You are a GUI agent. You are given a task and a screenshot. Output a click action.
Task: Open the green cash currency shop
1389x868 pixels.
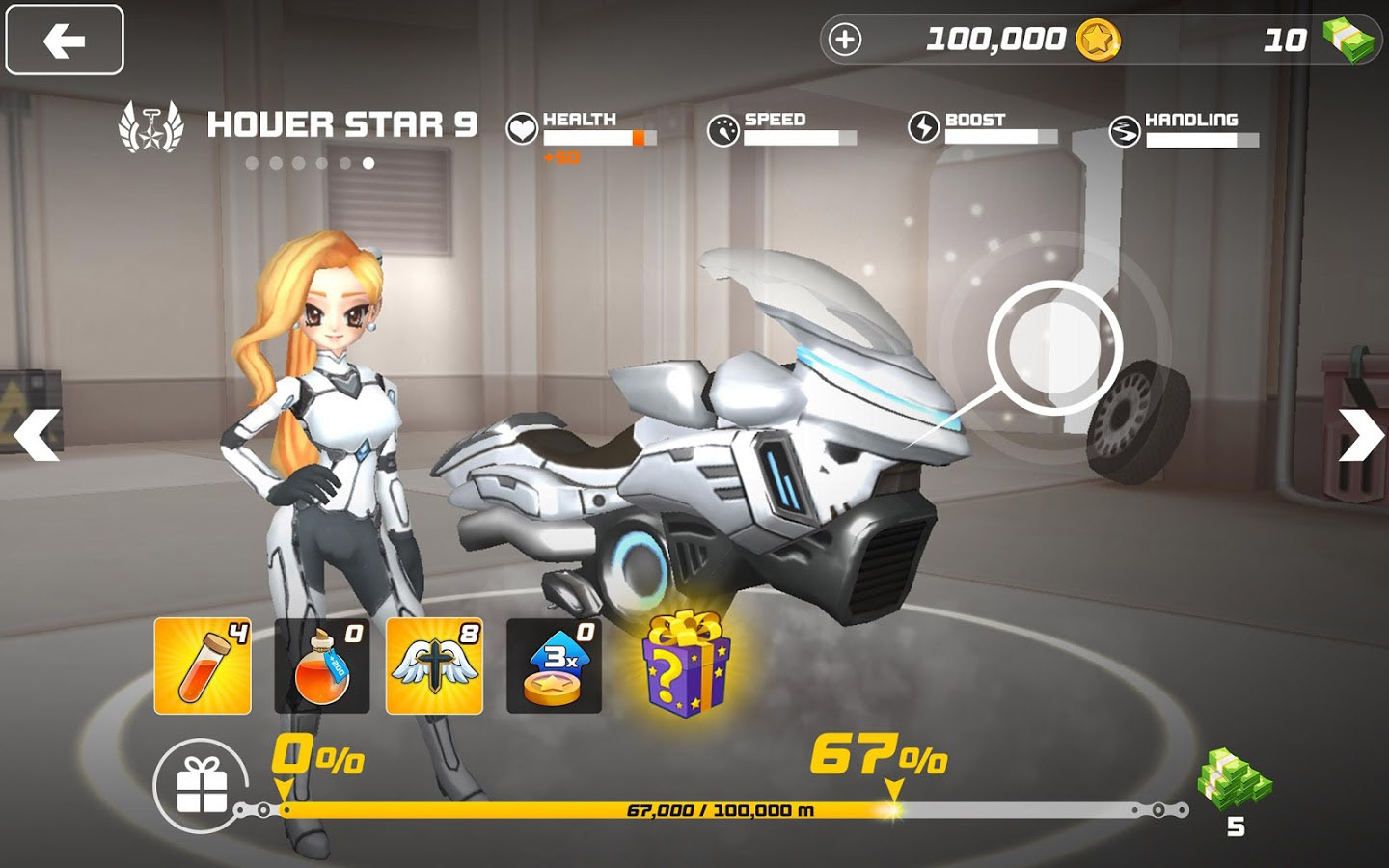click(x=1347, y=40)
